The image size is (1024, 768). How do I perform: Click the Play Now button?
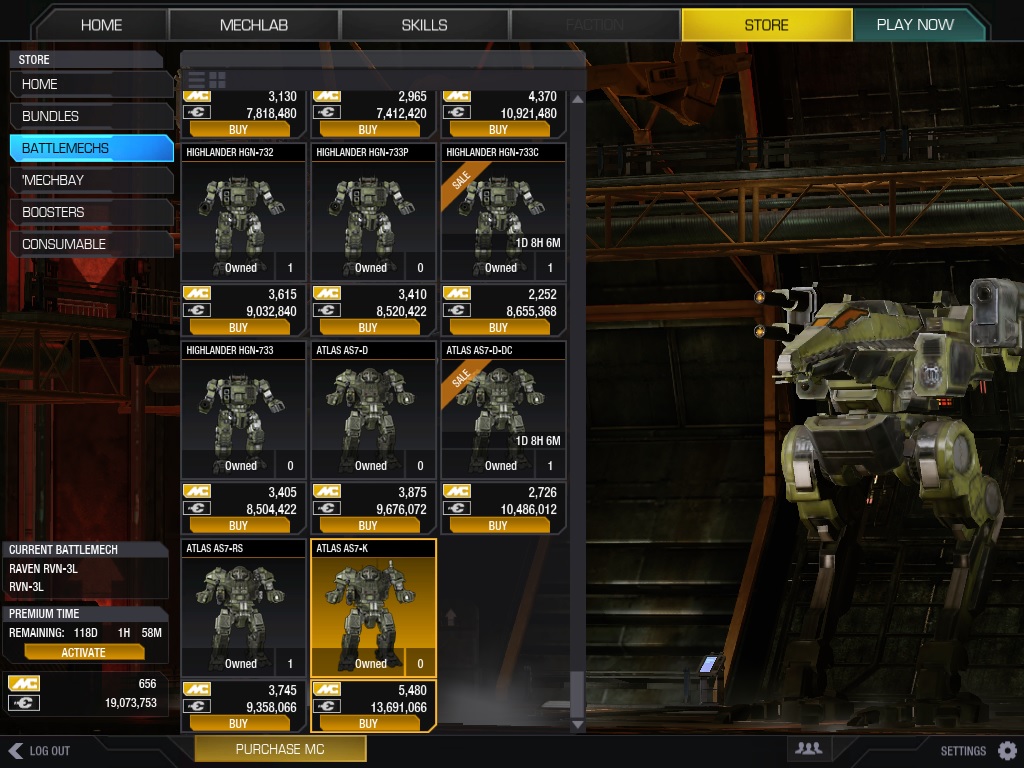click(x=914, y=25)
